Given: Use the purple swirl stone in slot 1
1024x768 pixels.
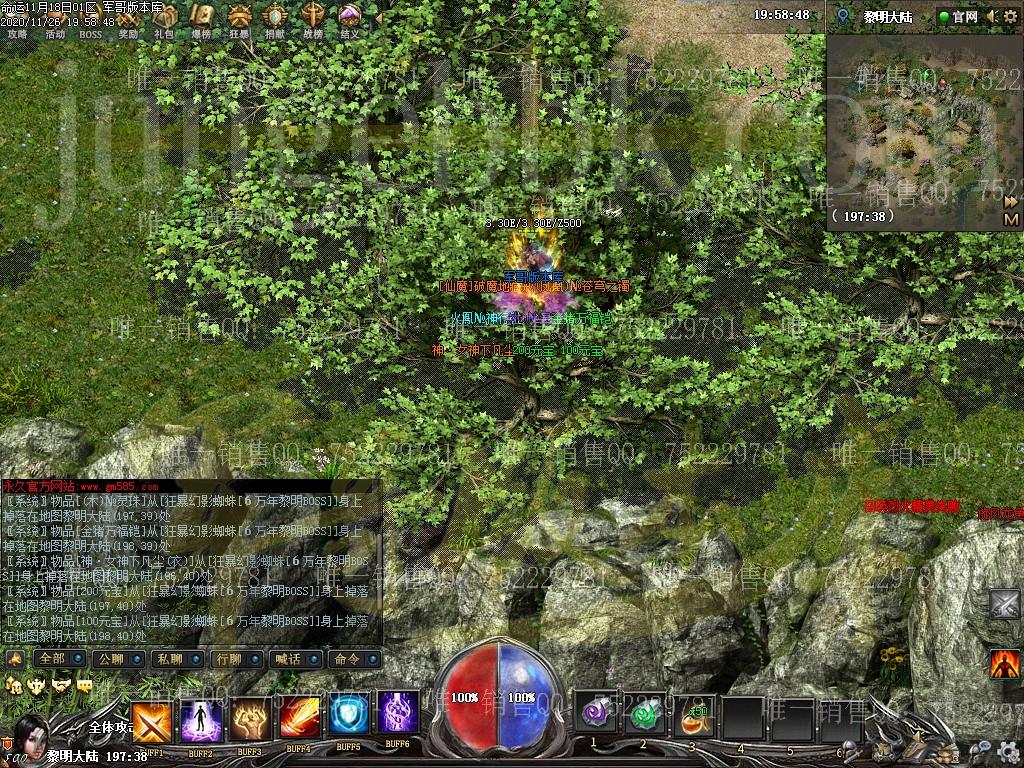Looking at the screenshot, I should (593, 714).
